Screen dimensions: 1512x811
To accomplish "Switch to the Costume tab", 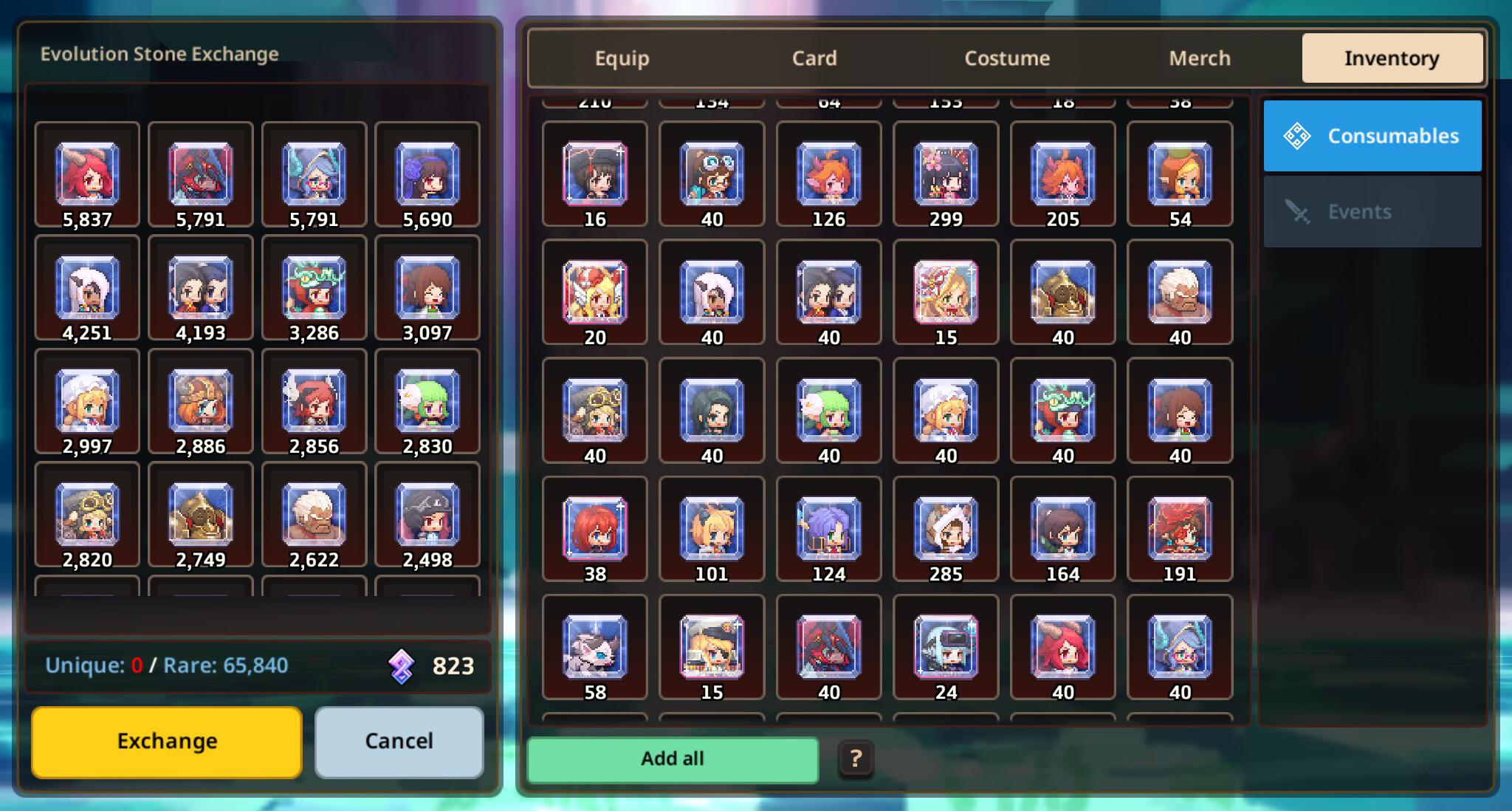I will [x=1007, y=58].
